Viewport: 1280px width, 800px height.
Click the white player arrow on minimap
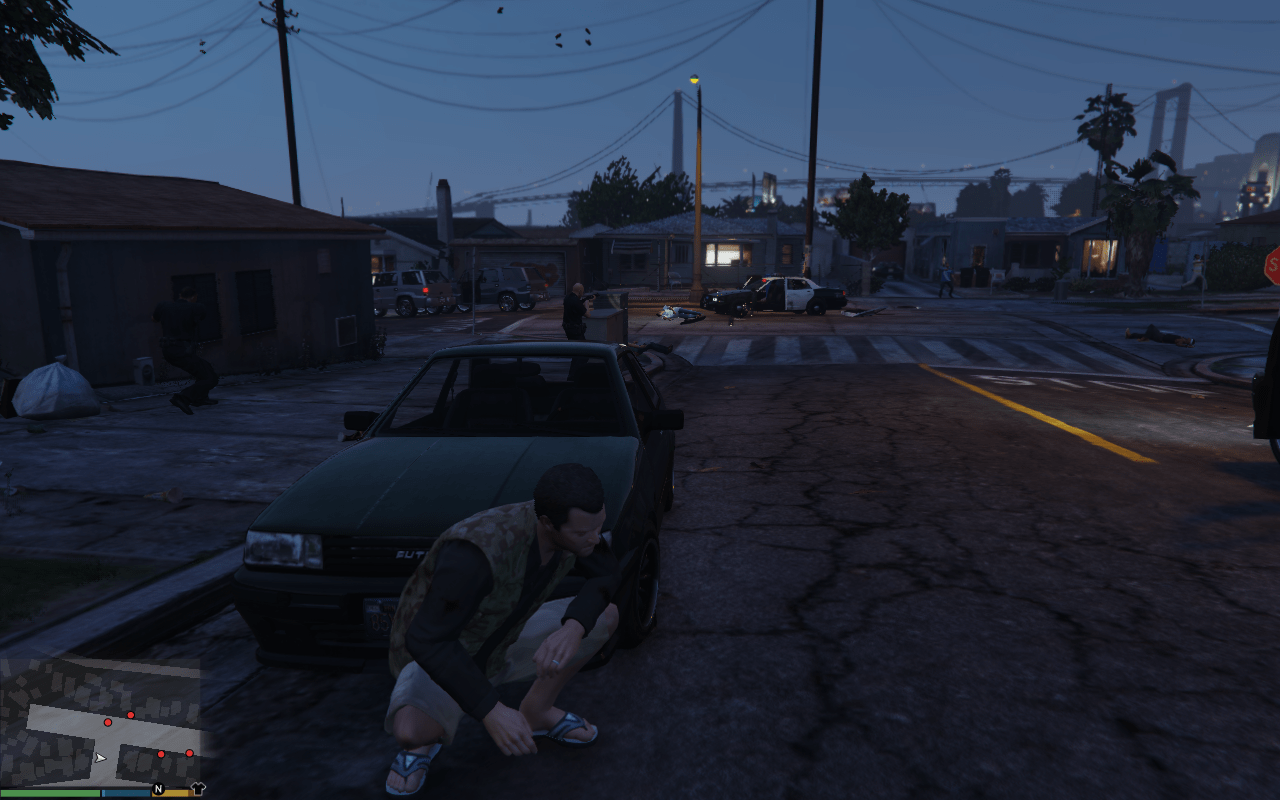pos(100,758)
